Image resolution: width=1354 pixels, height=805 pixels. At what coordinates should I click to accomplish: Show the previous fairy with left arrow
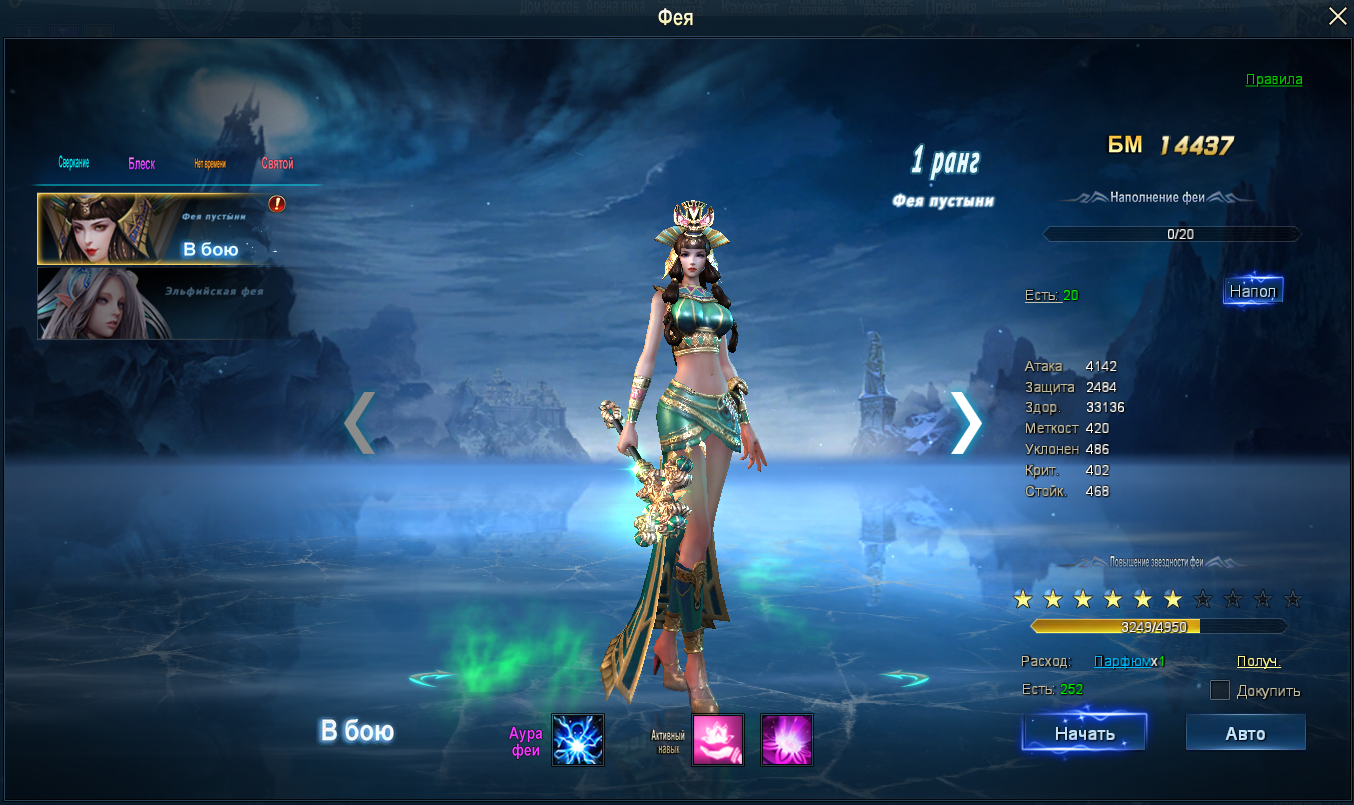pyautogui.click(x=359, y=422)
